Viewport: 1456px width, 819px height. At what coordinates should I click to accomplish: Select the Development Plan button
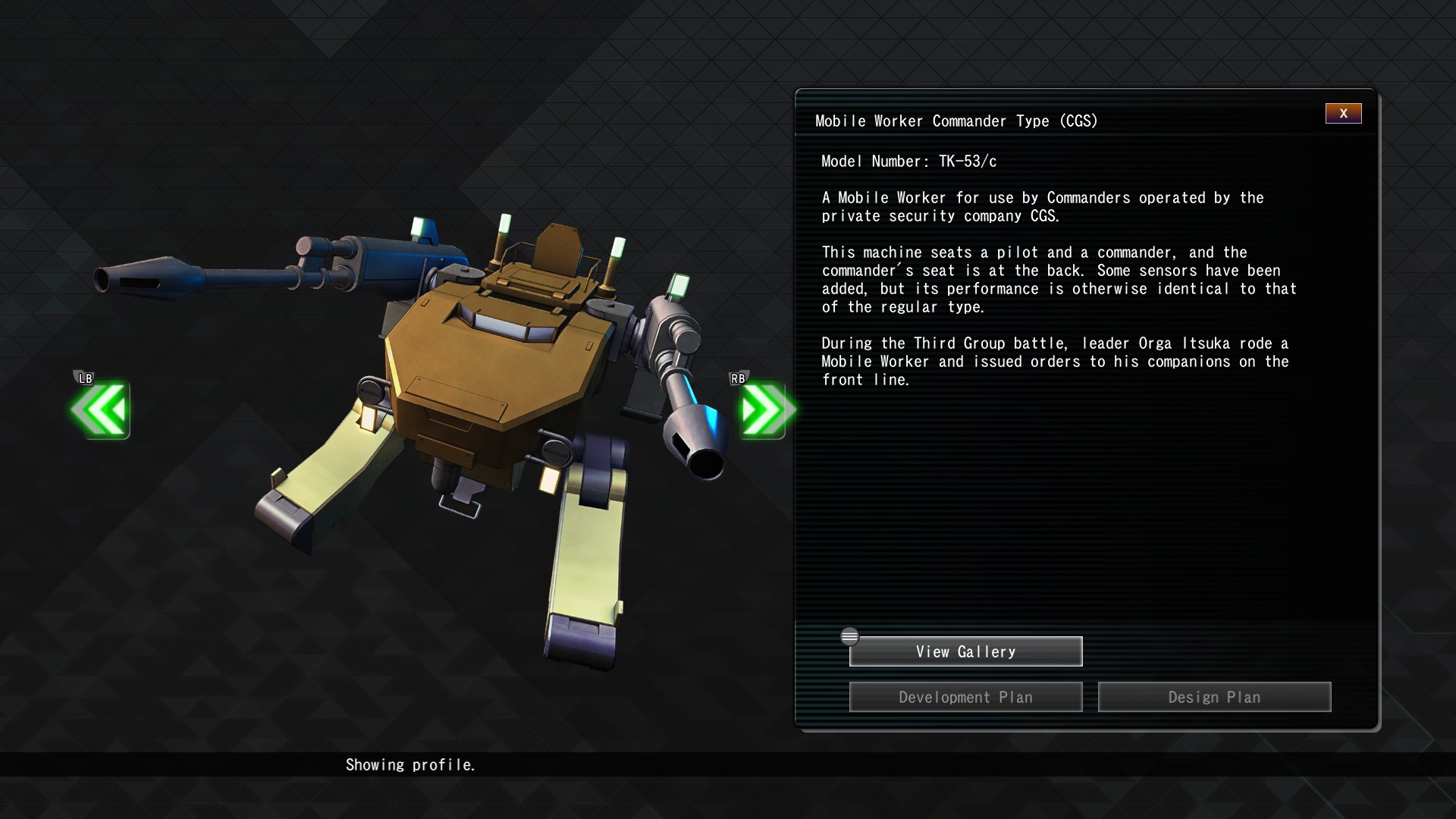coord(965,697)
